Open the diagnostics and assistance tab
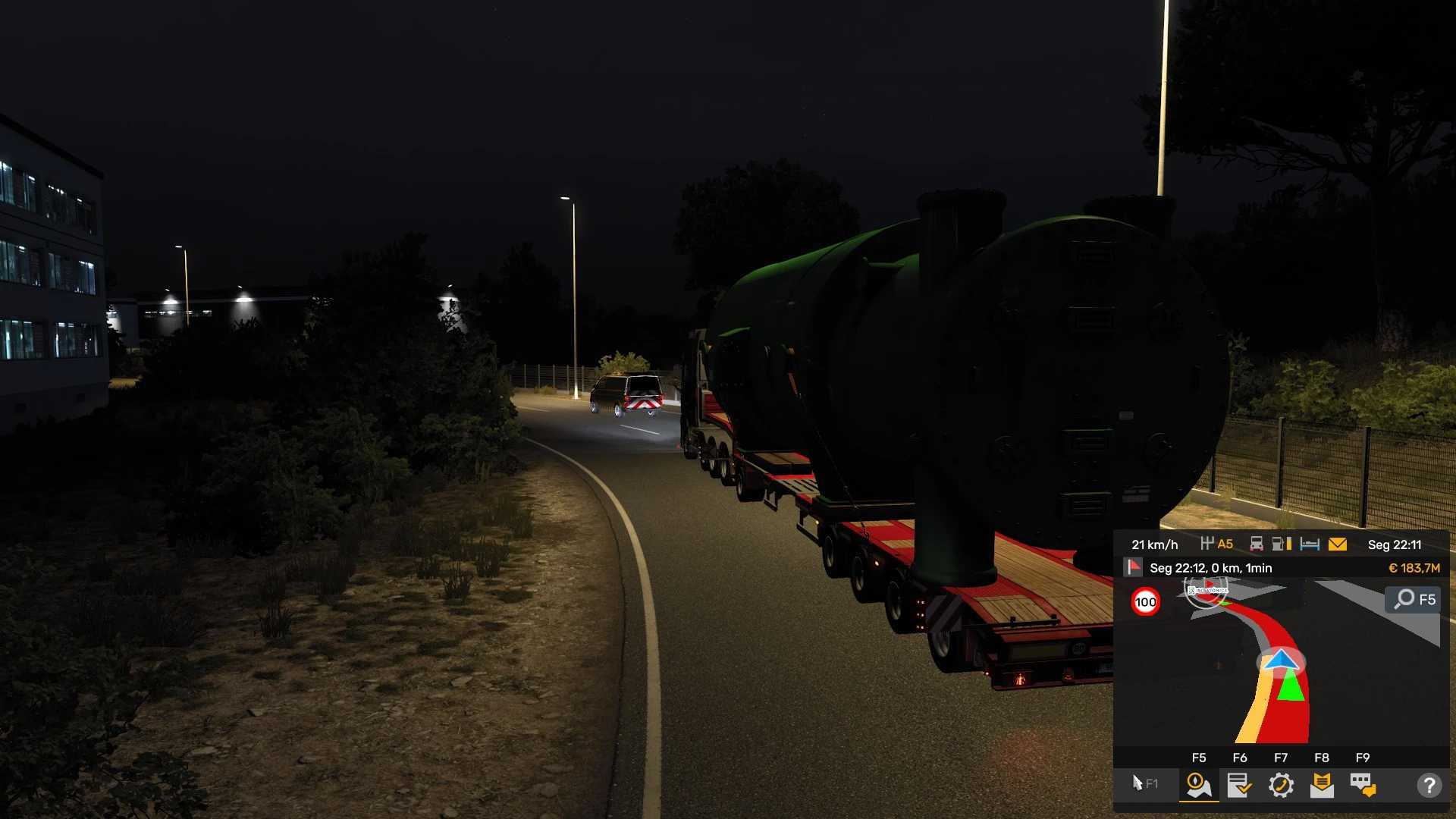Screen dimensions: 1456x819 1281,785
